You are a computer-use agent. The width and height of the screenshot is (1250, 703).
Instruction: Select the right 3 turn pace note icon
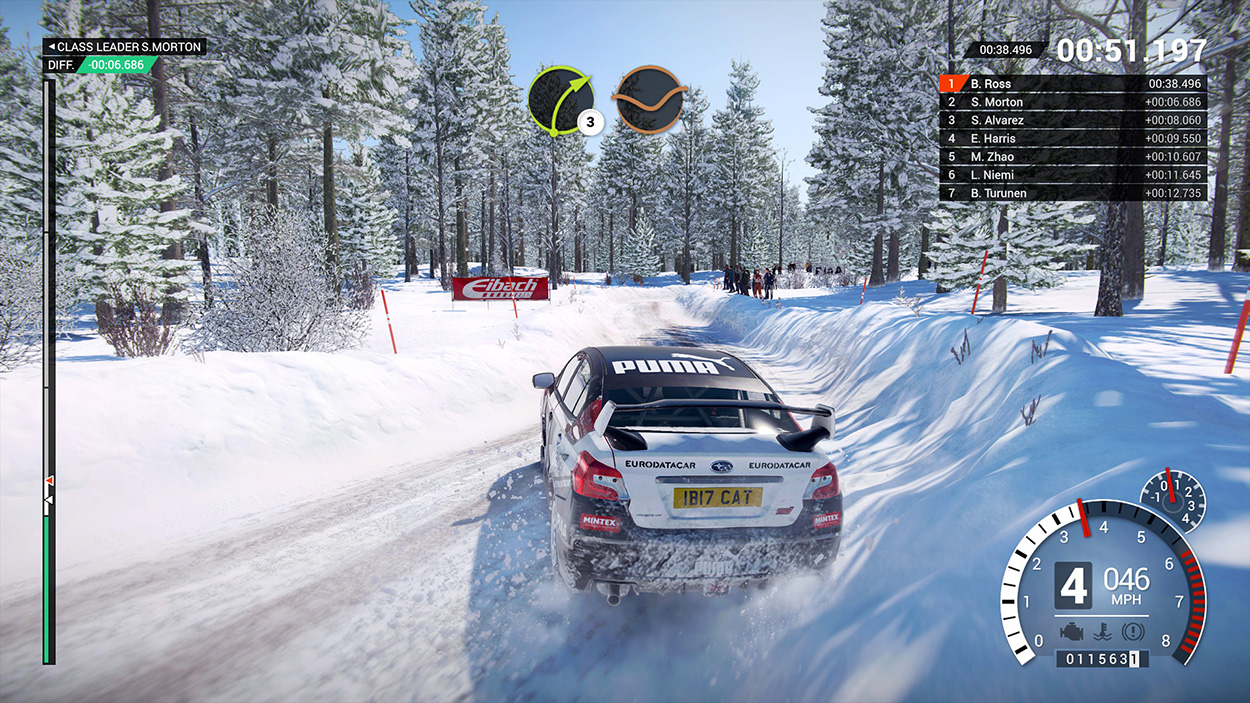click(560, 100)
